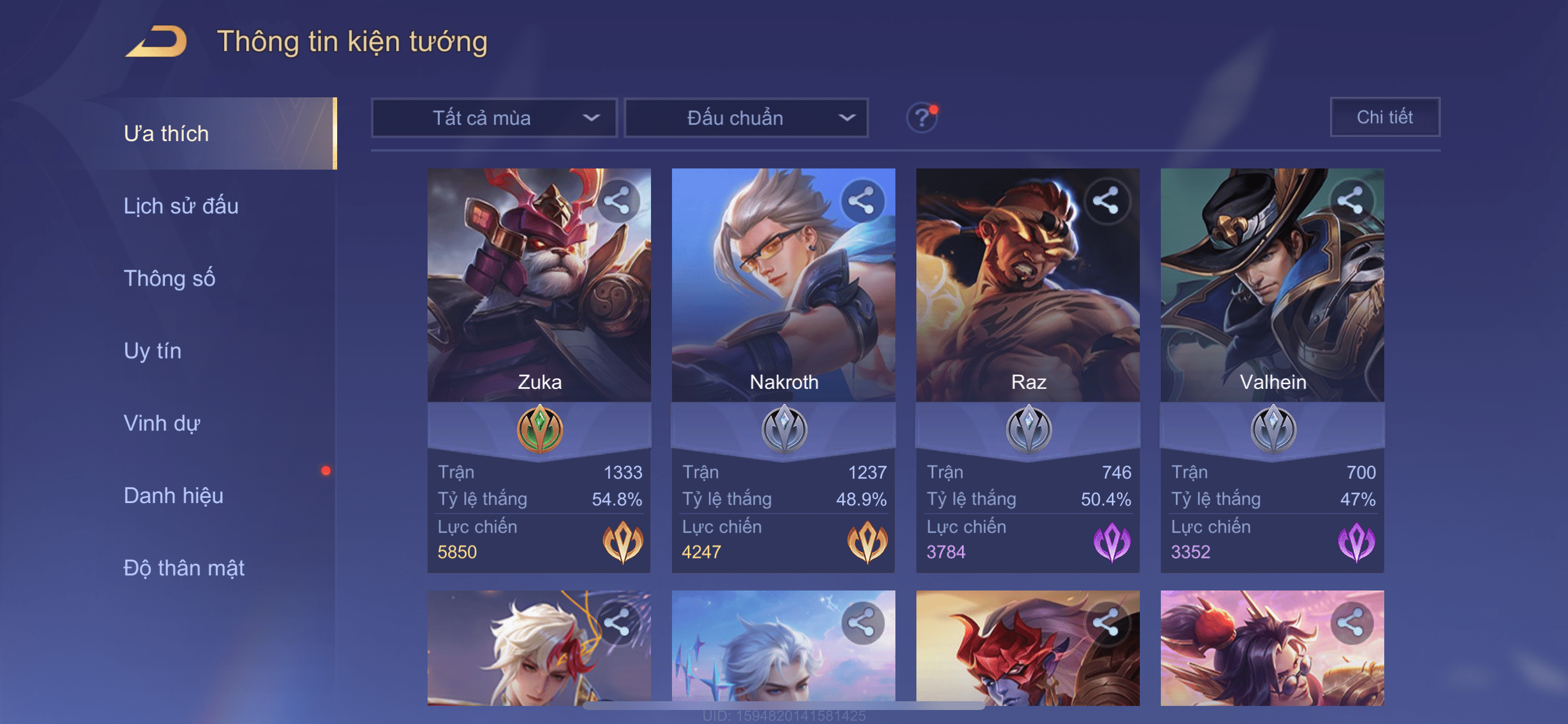1568x724 pixels.
Task: Click the question mark help icon
Action: coord(922,117)
